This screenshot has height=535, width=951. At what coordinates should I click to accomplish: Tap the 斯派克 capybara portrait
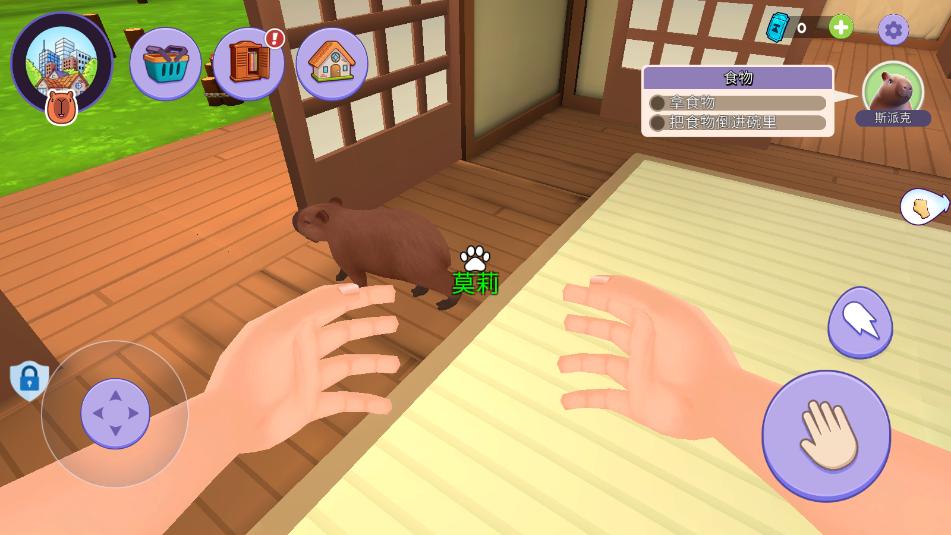point(892,90)
